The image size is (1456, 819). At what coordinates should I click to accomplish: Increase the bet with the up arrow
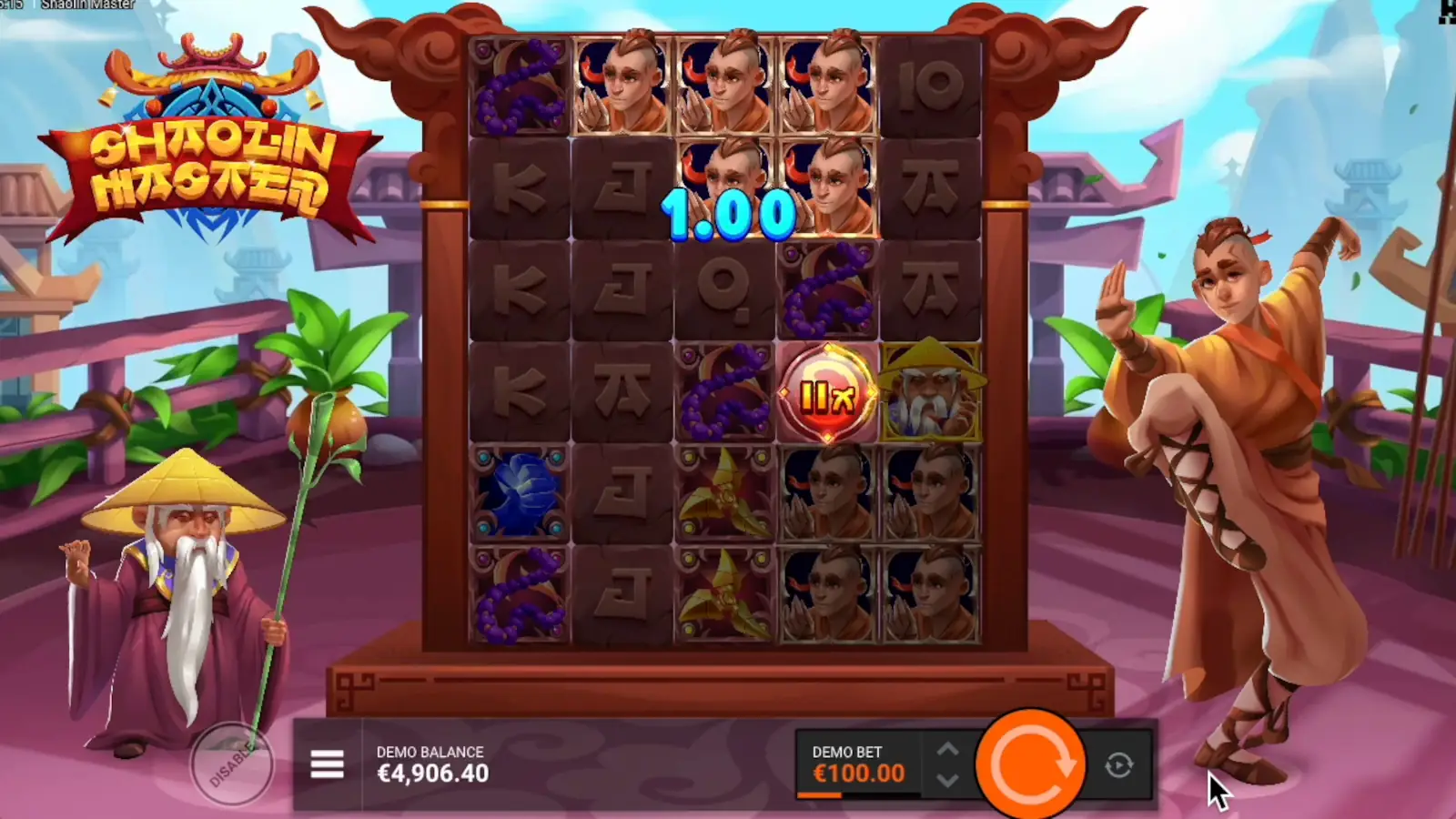tap(946, 748)
